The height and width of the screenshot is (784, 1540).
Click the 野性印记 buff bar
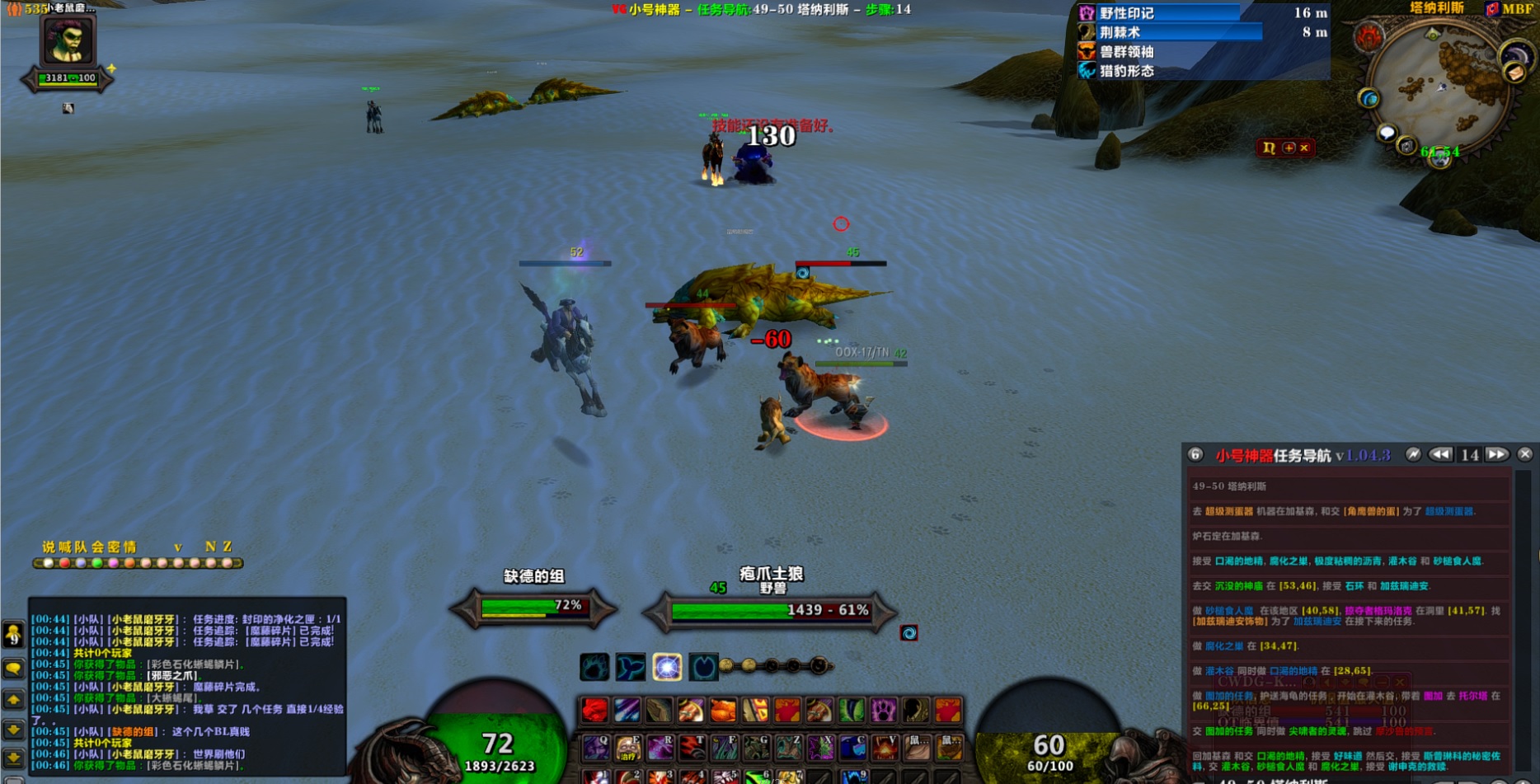pos(1158,13)
